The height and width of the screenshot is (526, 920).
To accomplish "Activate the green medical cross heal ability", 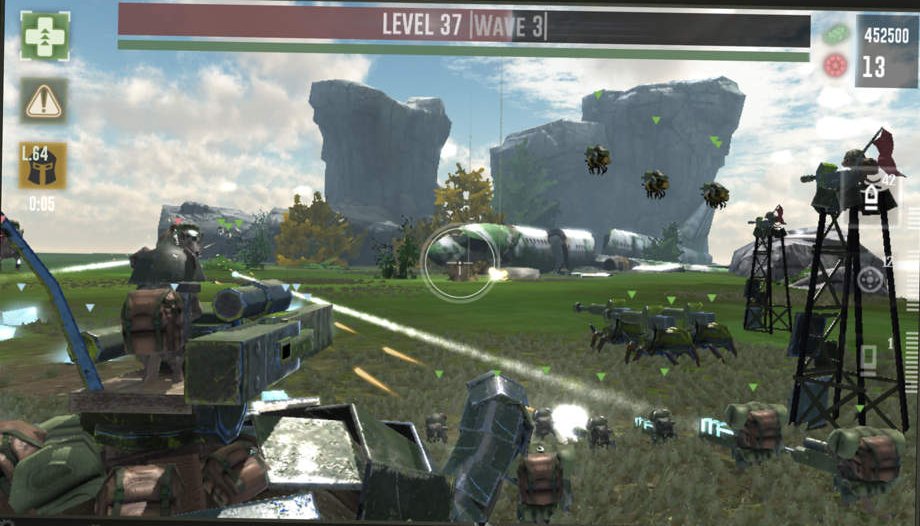I will (45, 37).
